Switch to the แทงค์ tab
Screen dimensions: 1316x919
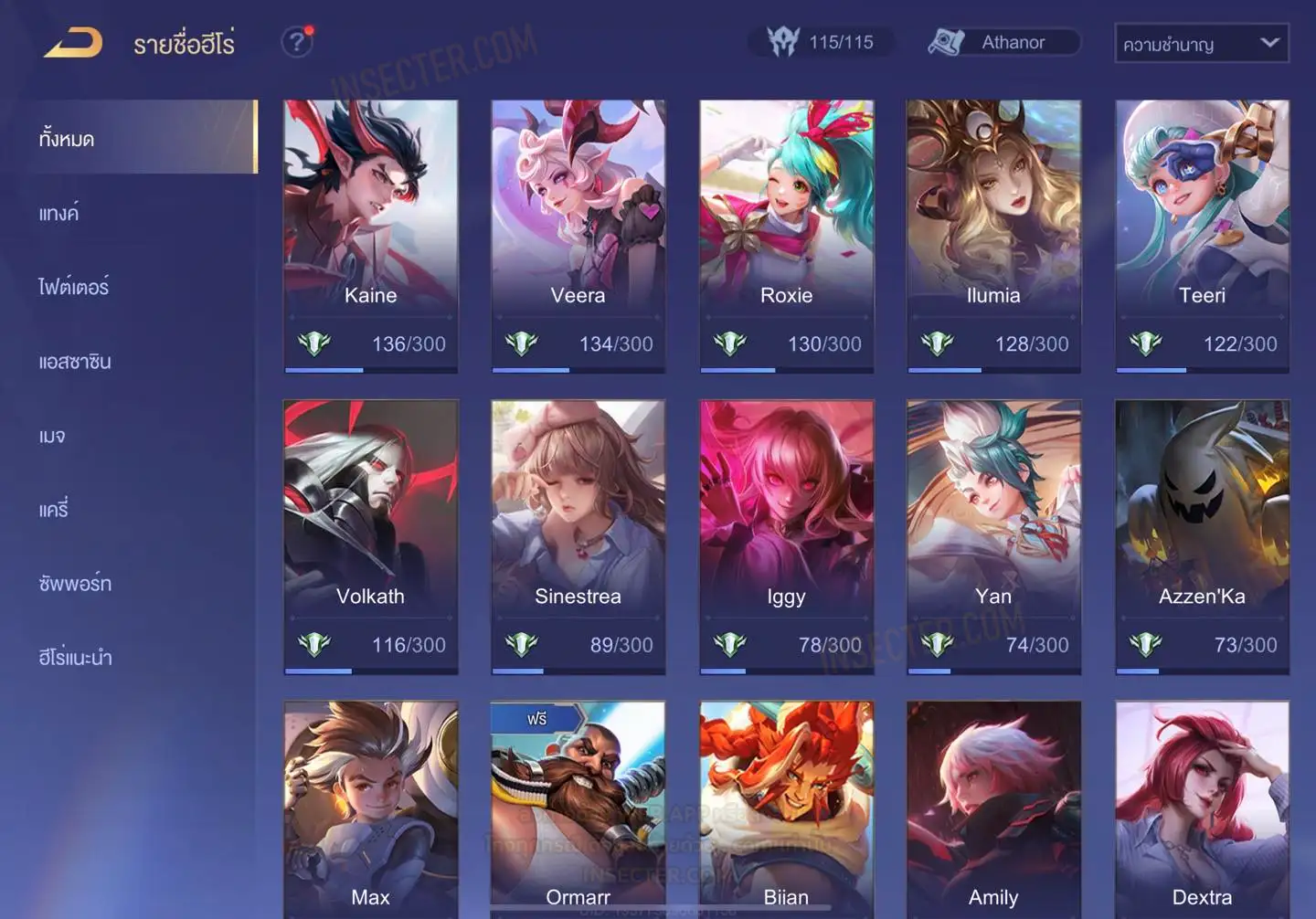pos(59,214)
